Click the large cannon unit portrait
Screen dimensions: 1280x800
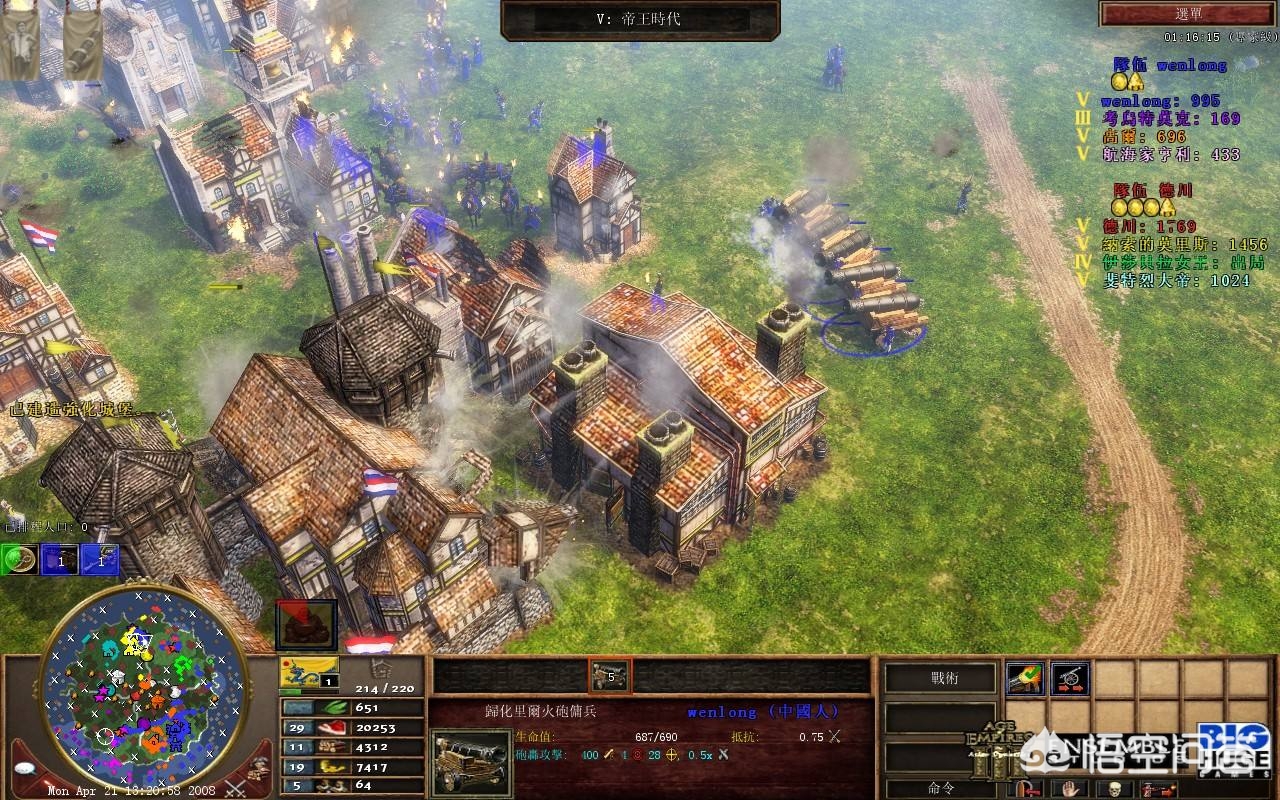[469, 762]
